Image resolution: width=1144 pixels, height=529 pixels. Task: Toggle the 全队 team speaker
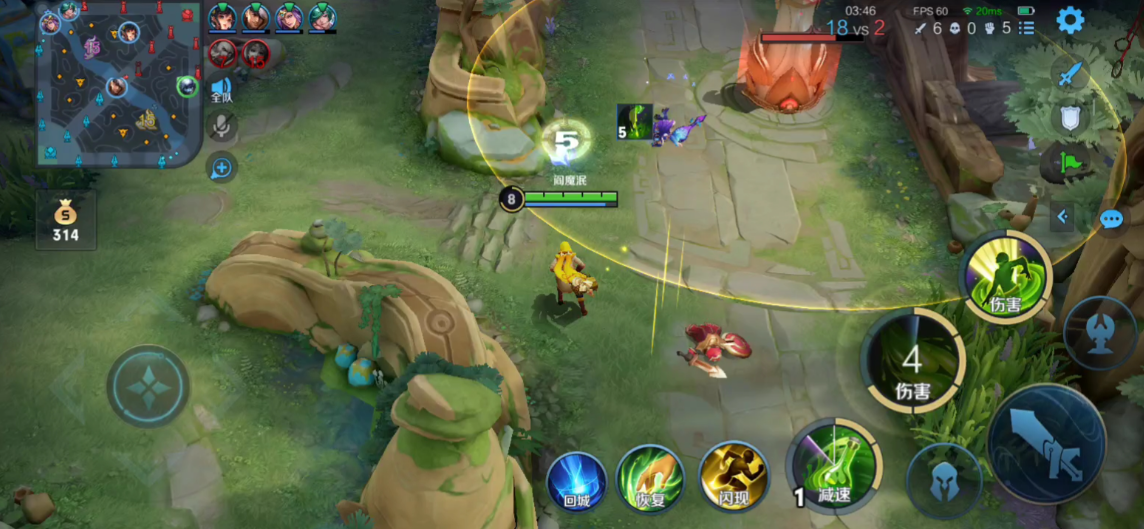(x=221, y=90)
